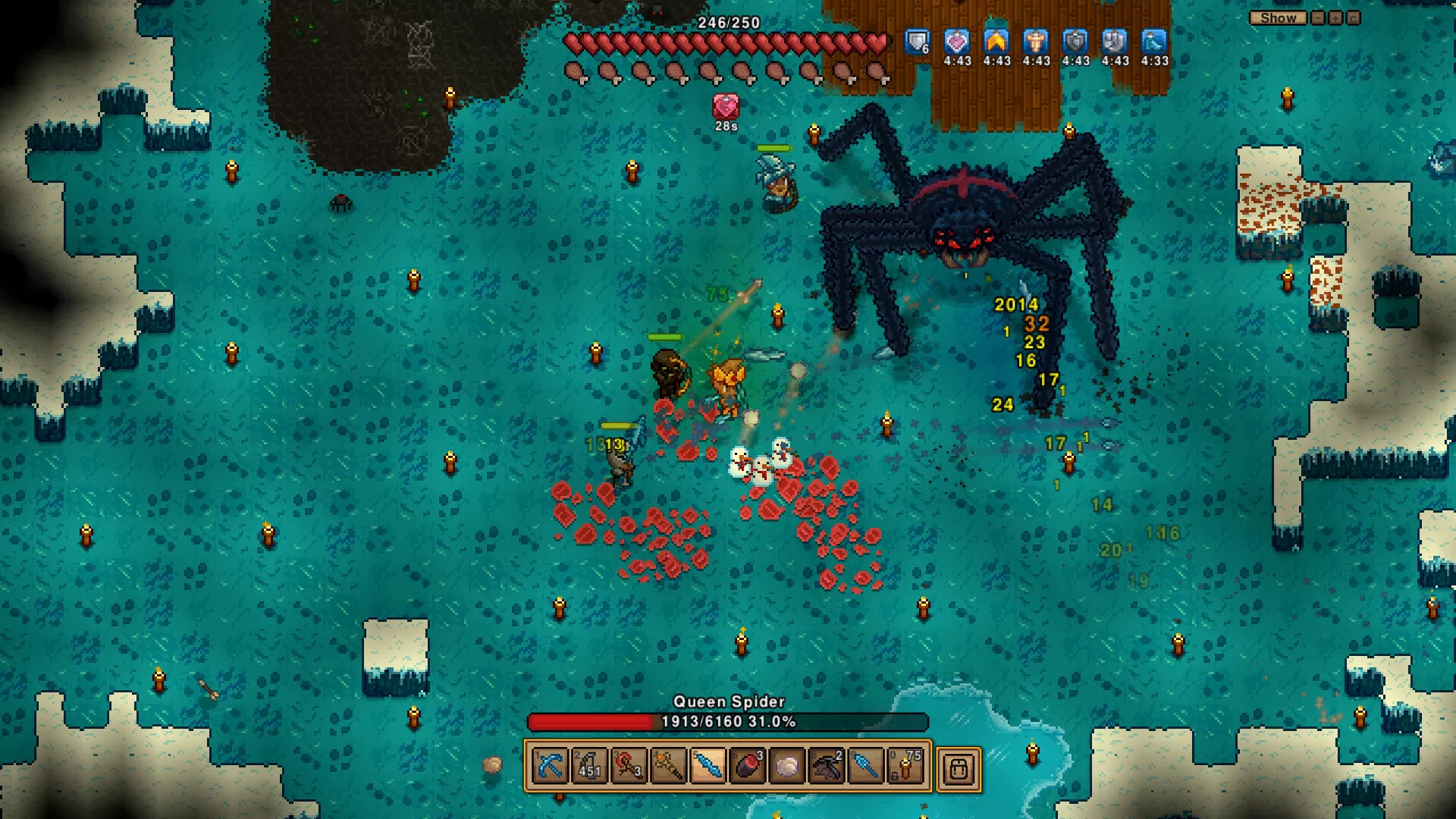1456x819 pixels.
Task: Click the fist strength potion buff icon
Action: pyautogui.click(x=1115, y=42)
